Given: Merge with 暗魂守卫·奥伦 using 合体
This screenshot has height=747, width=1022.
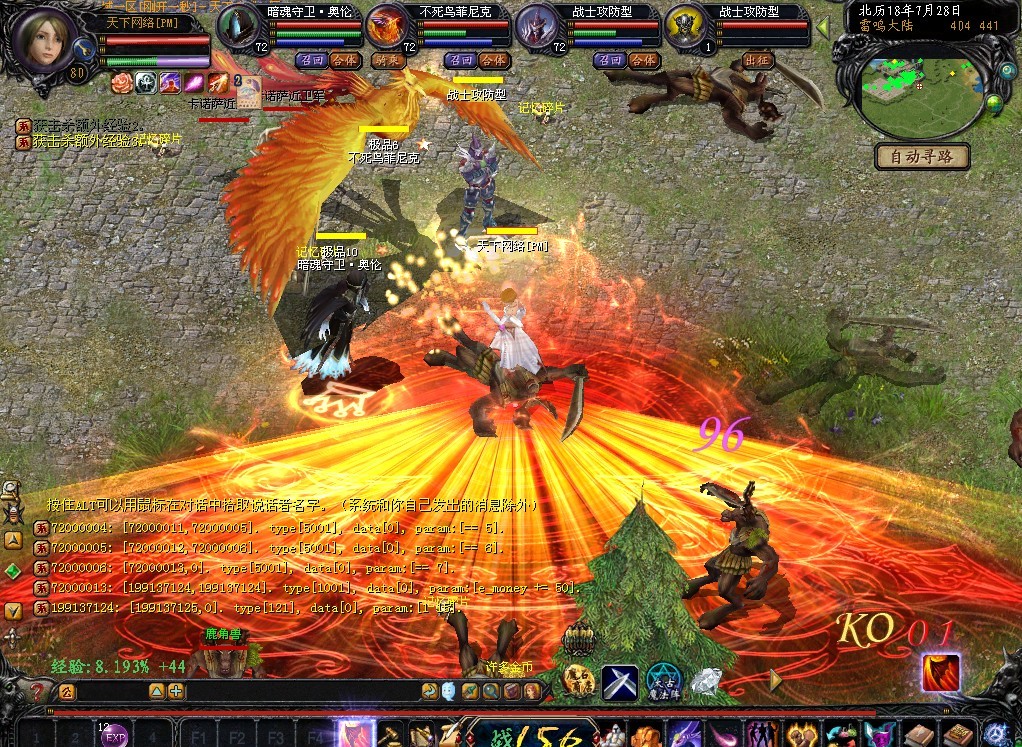Looking at the screenshot, I should point(345,60).
